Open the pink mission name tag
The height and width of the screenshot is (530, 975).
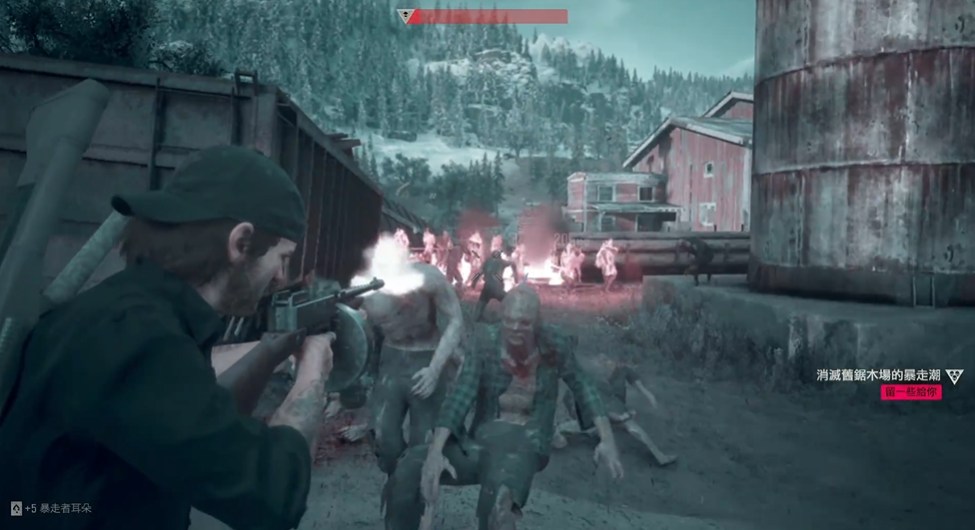tap(911, 393)
